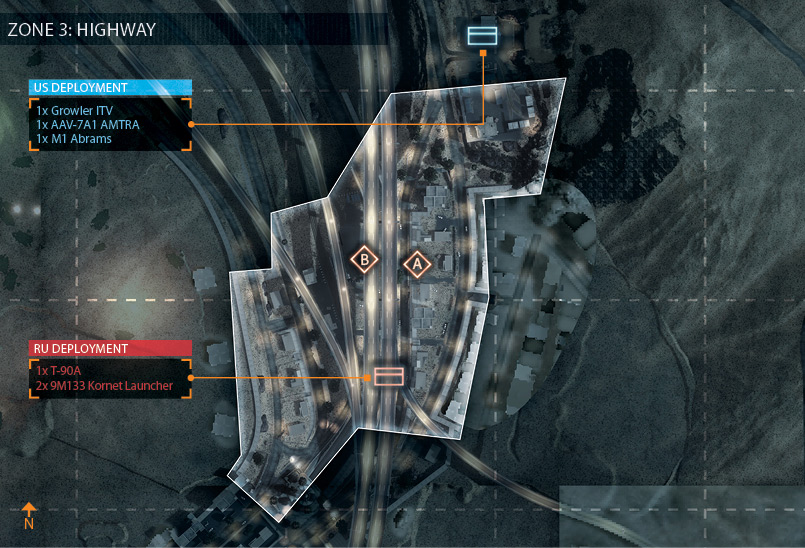Image resolution: width=805 pixels, height=548 pixels.
Task: Select objective marker B on the map
Action: click(365, 260)
